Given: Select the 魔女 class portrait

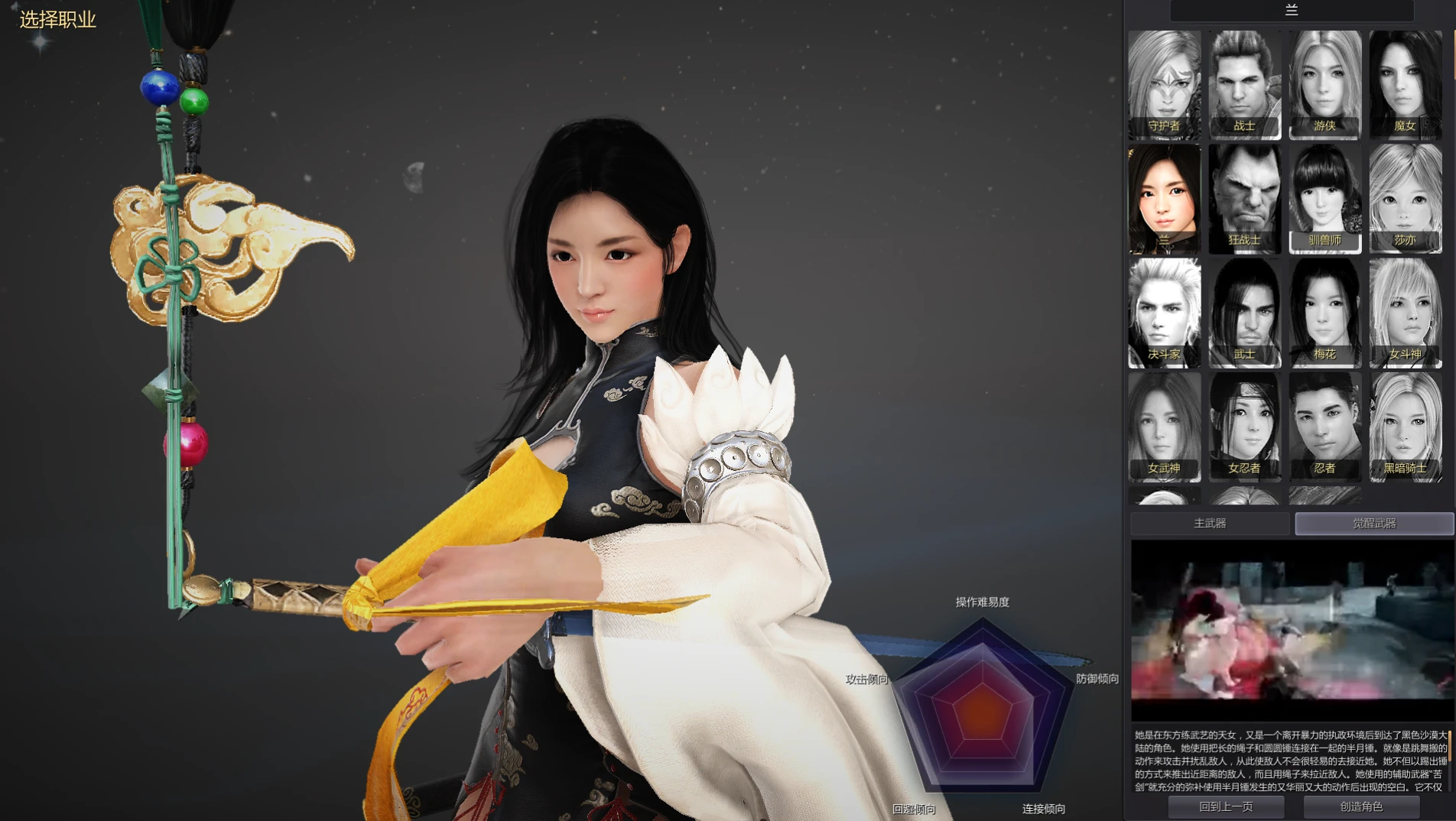Looking at the screenshot, I should click(x=1405, y=84).
